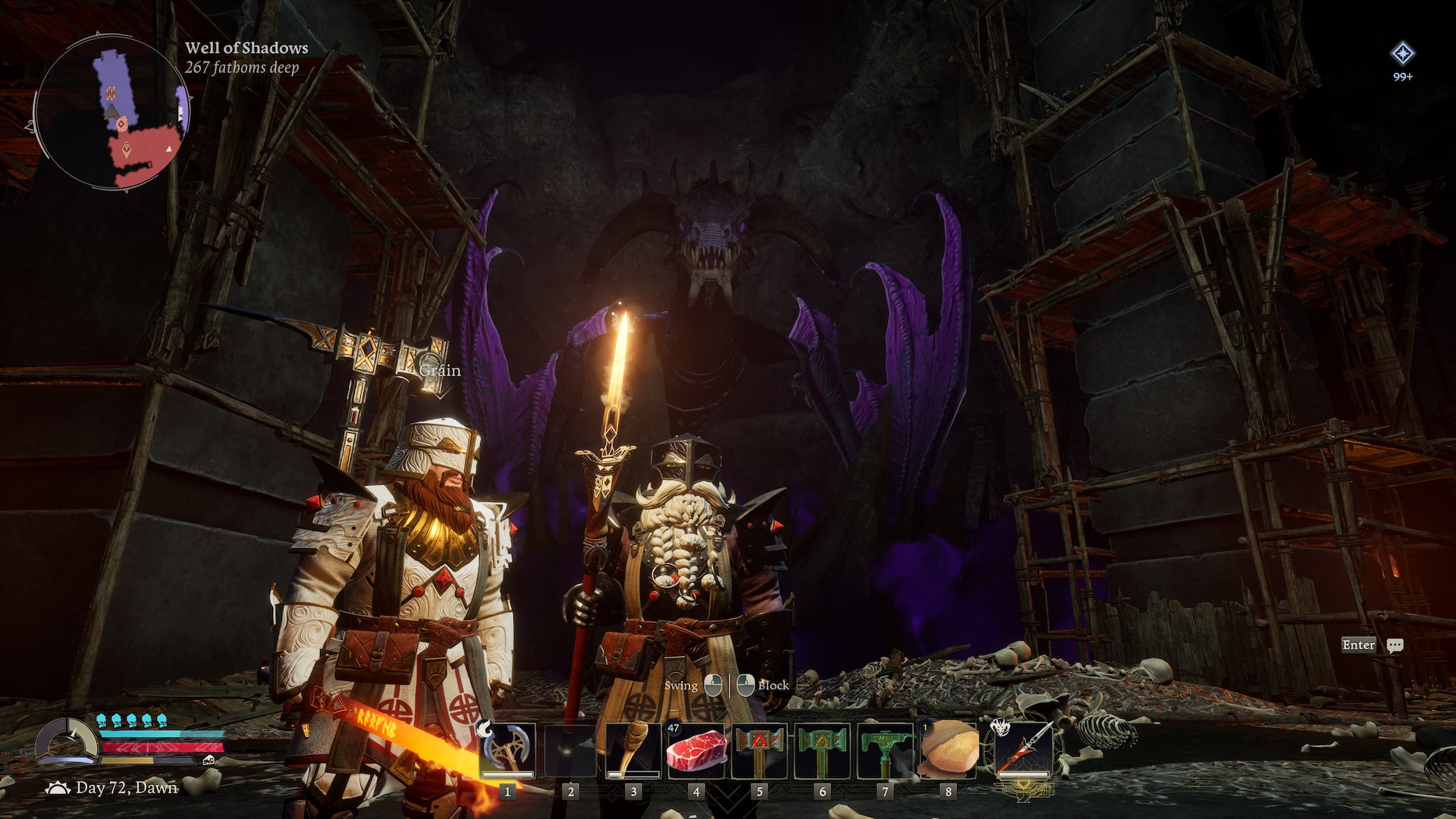
Task: Select the raw meat stack of 47
Action: (x=696, y=750)
